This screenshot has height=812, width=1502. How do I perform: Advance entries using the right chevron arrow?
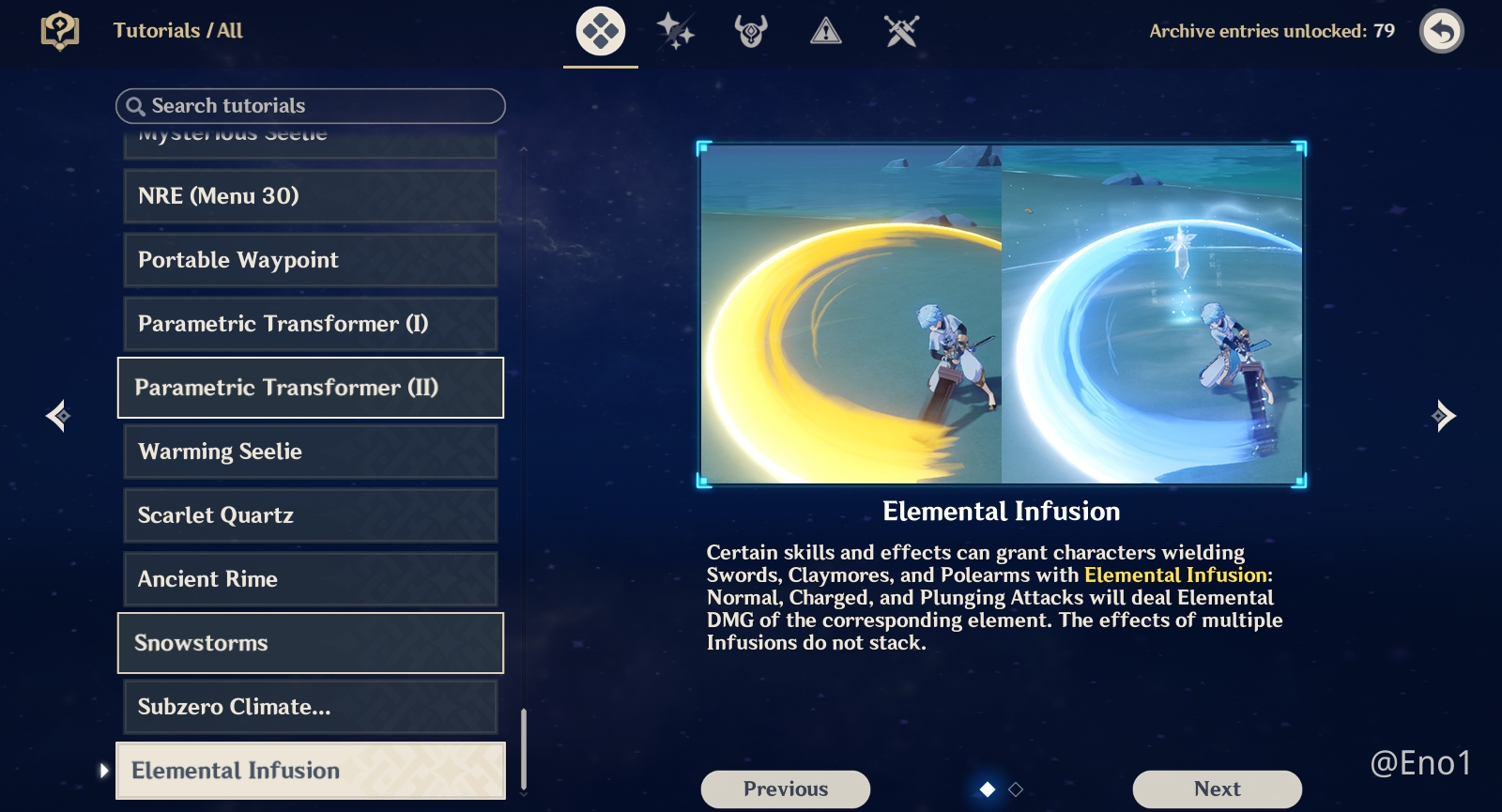point(1443,415)
